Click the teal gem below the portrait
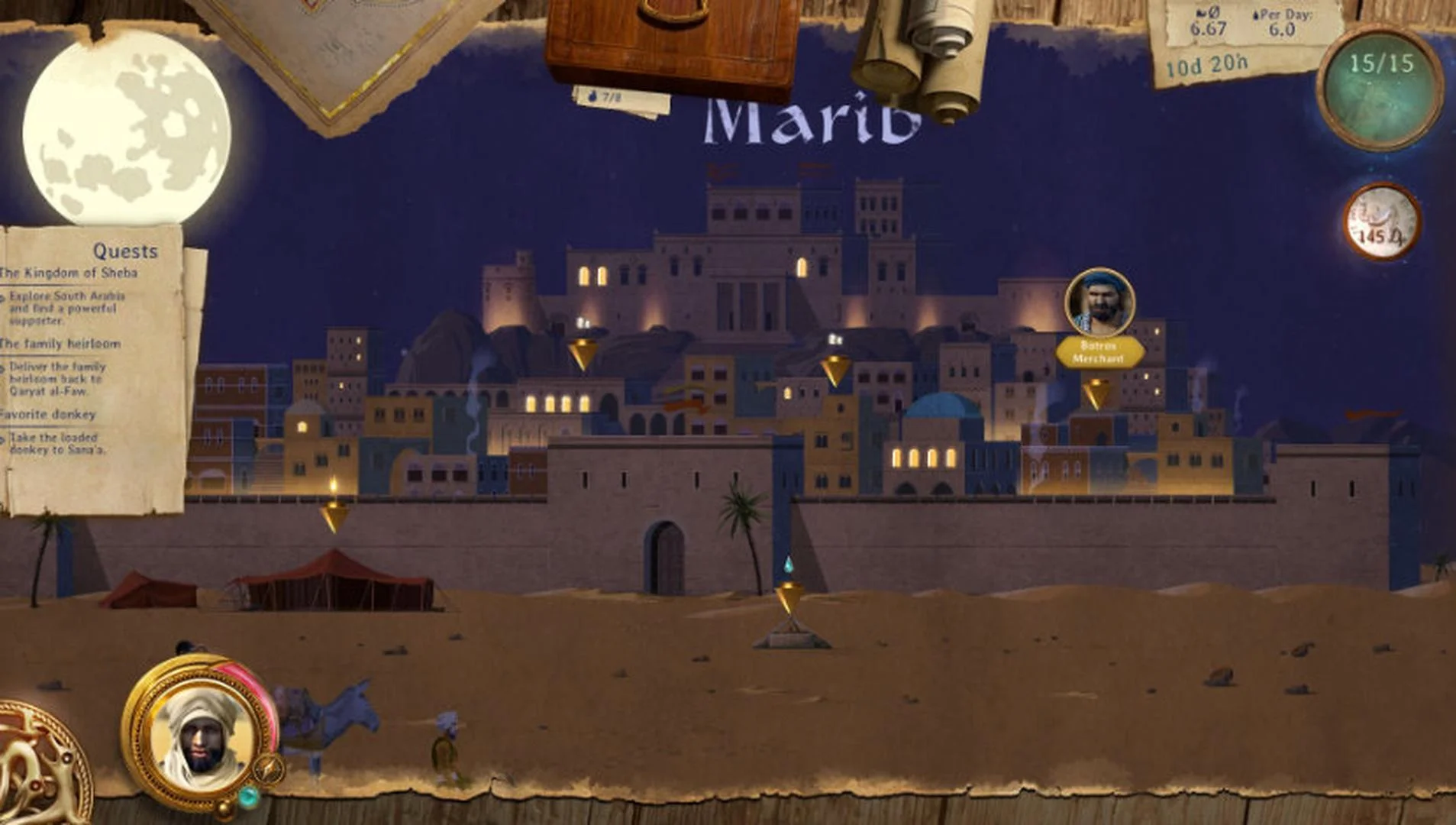Image resolution: width=1456 pixels, height=825 pixels. click(x=247, y=795)
